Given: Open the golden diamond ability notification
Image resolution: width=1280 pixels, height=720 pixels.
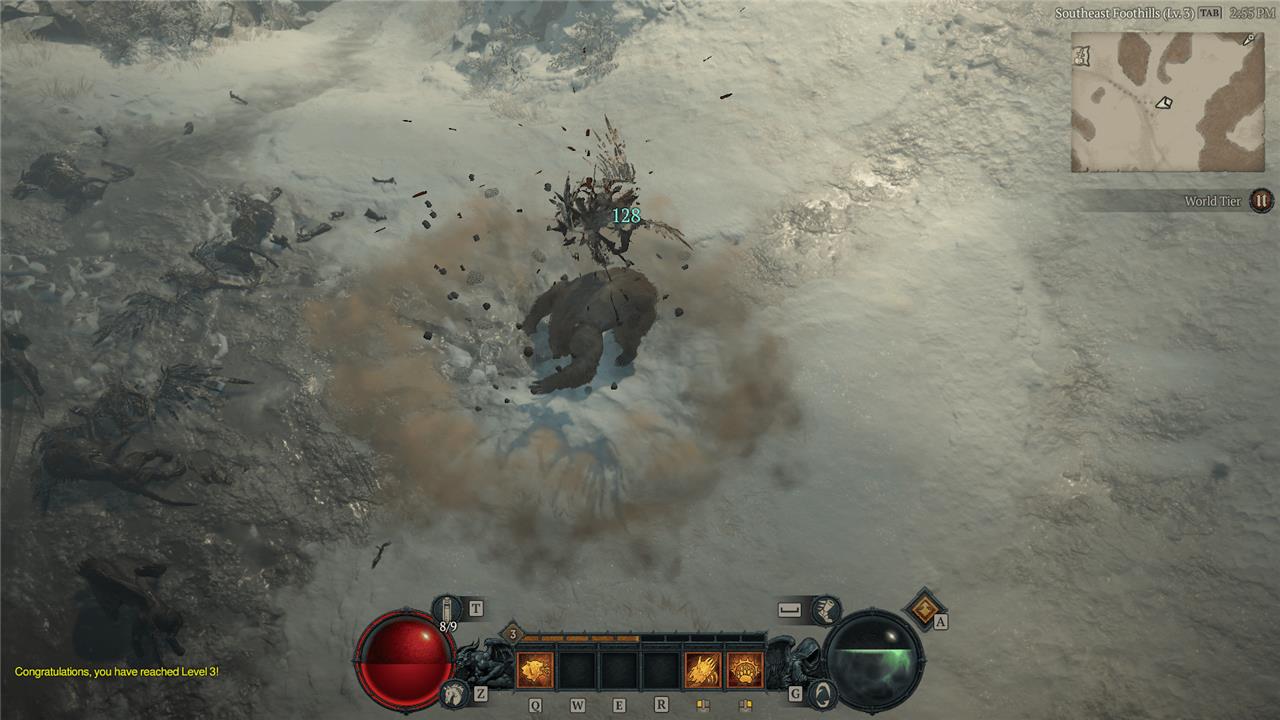Looking at the screenshot, I should (x=922, y=607).
